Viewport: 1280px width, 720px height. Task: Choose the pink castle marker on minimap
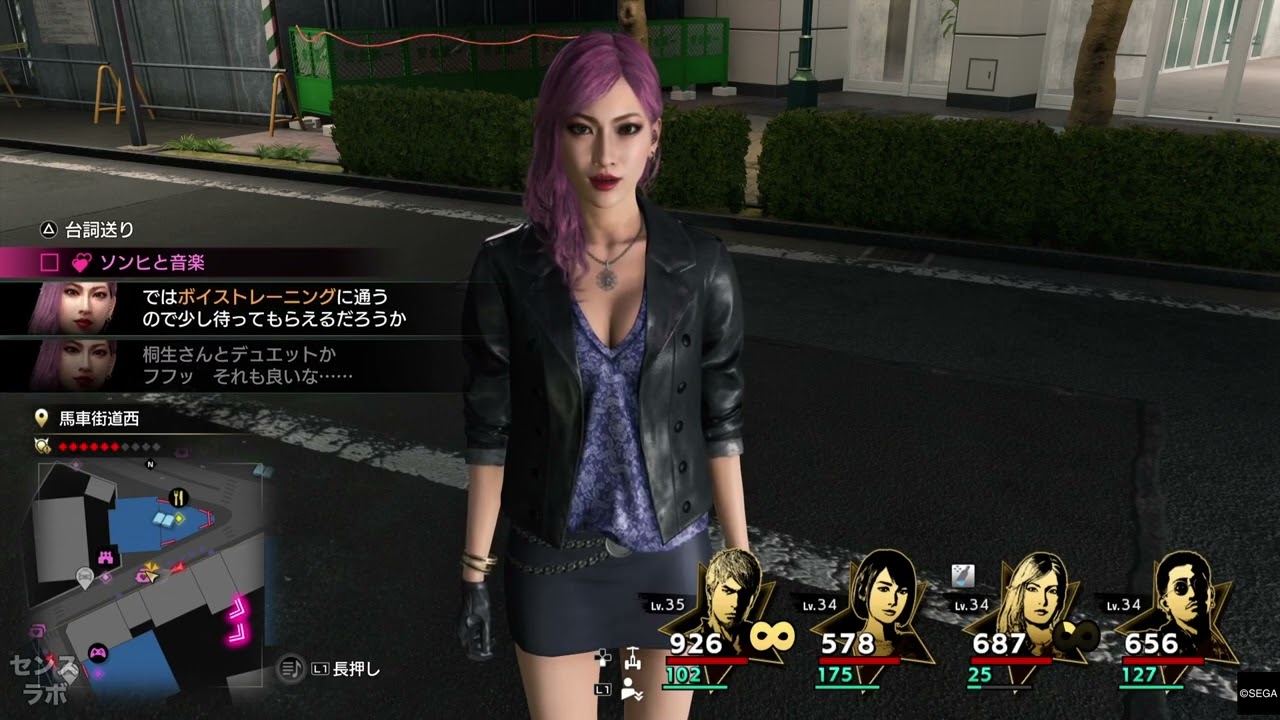pos(105,556)
